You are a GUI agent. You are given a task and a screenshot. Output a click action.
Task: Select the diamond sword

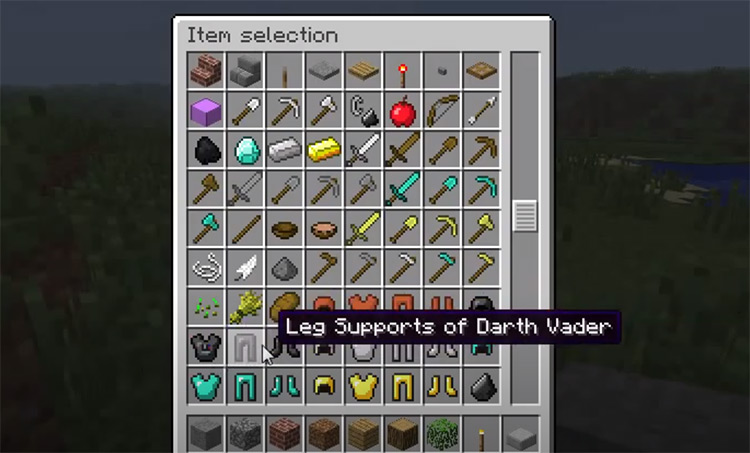coord(402,189)
